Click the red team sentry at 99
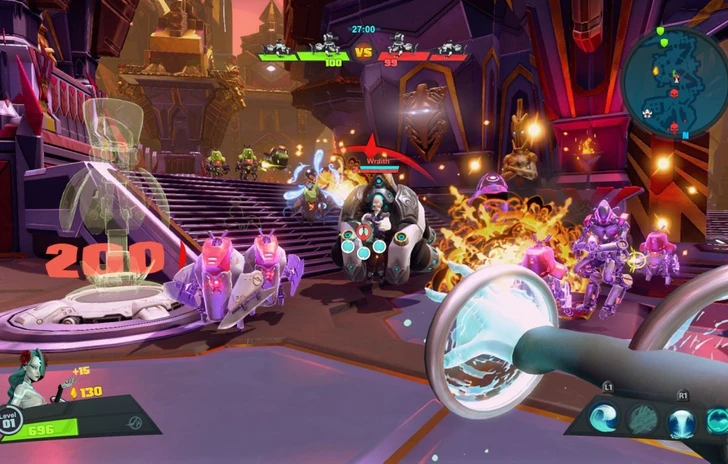This screenshot has width=728, height=464. [x=400, y=46]
